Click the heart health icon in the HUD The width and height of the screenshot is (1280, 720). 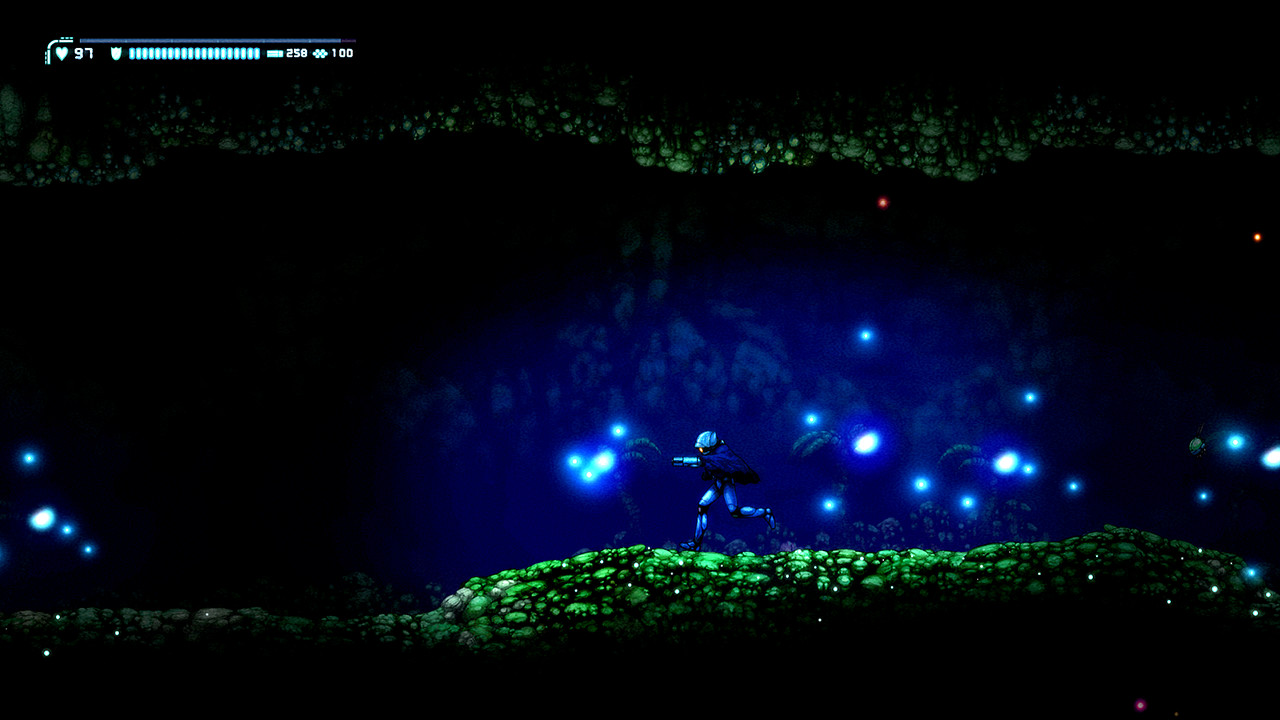[61, 52]
